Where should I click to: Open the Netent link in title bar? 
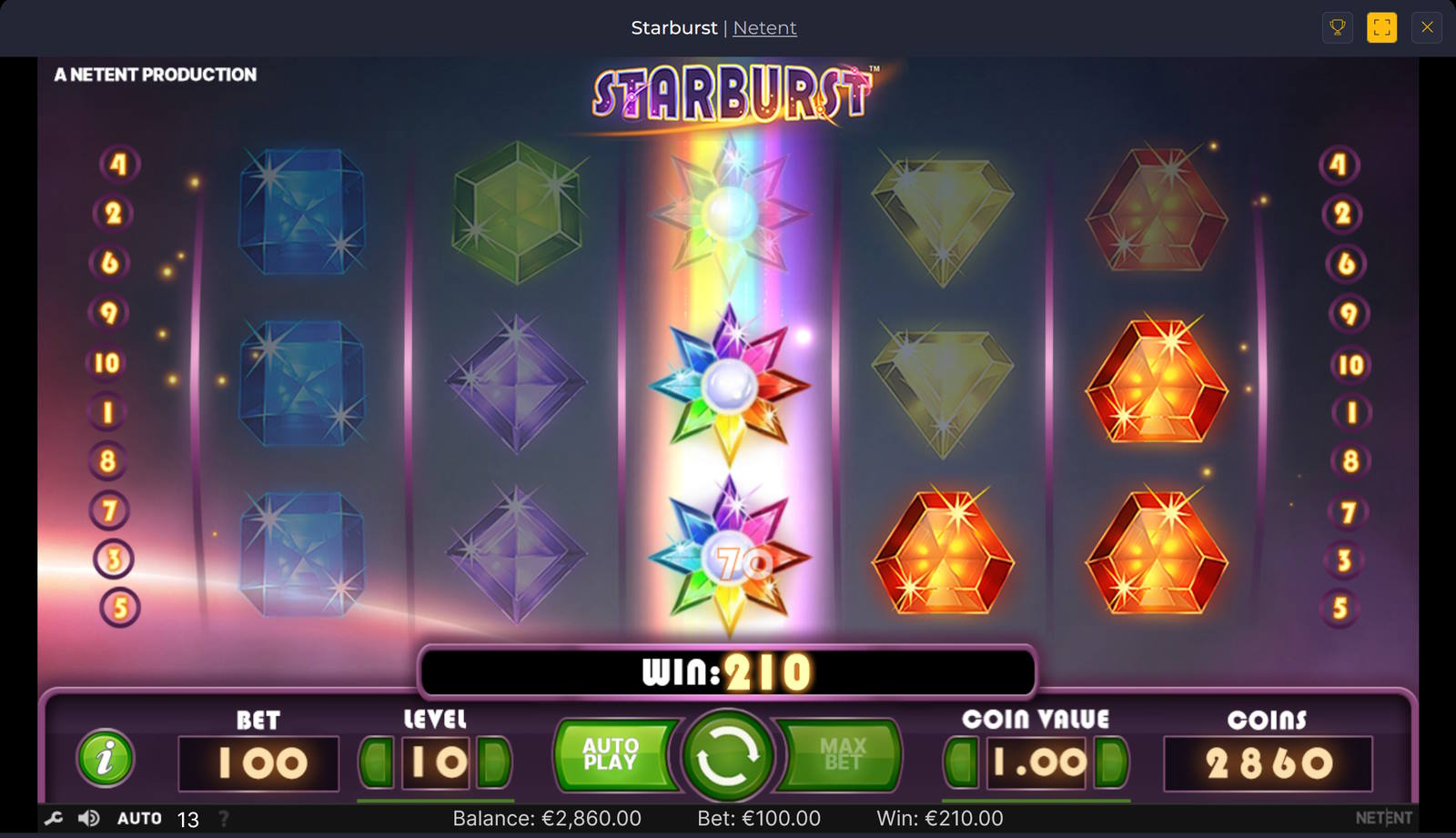pyautogui.click(x=765, y=27)
